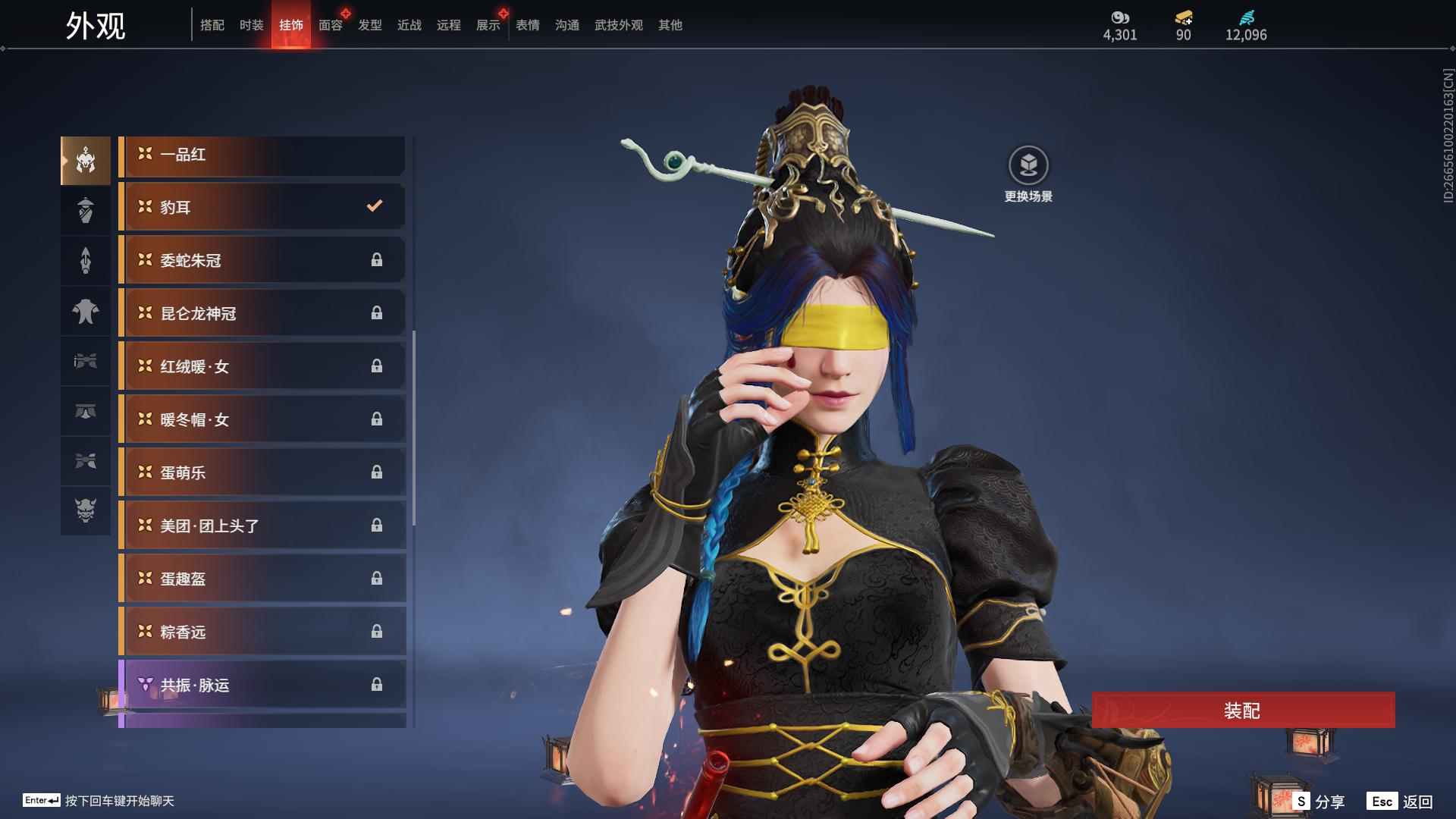This screenshot has width=1456, height=819.
Task: Select the 昆仑龙神冠 list entry
Action: point(262,313)
